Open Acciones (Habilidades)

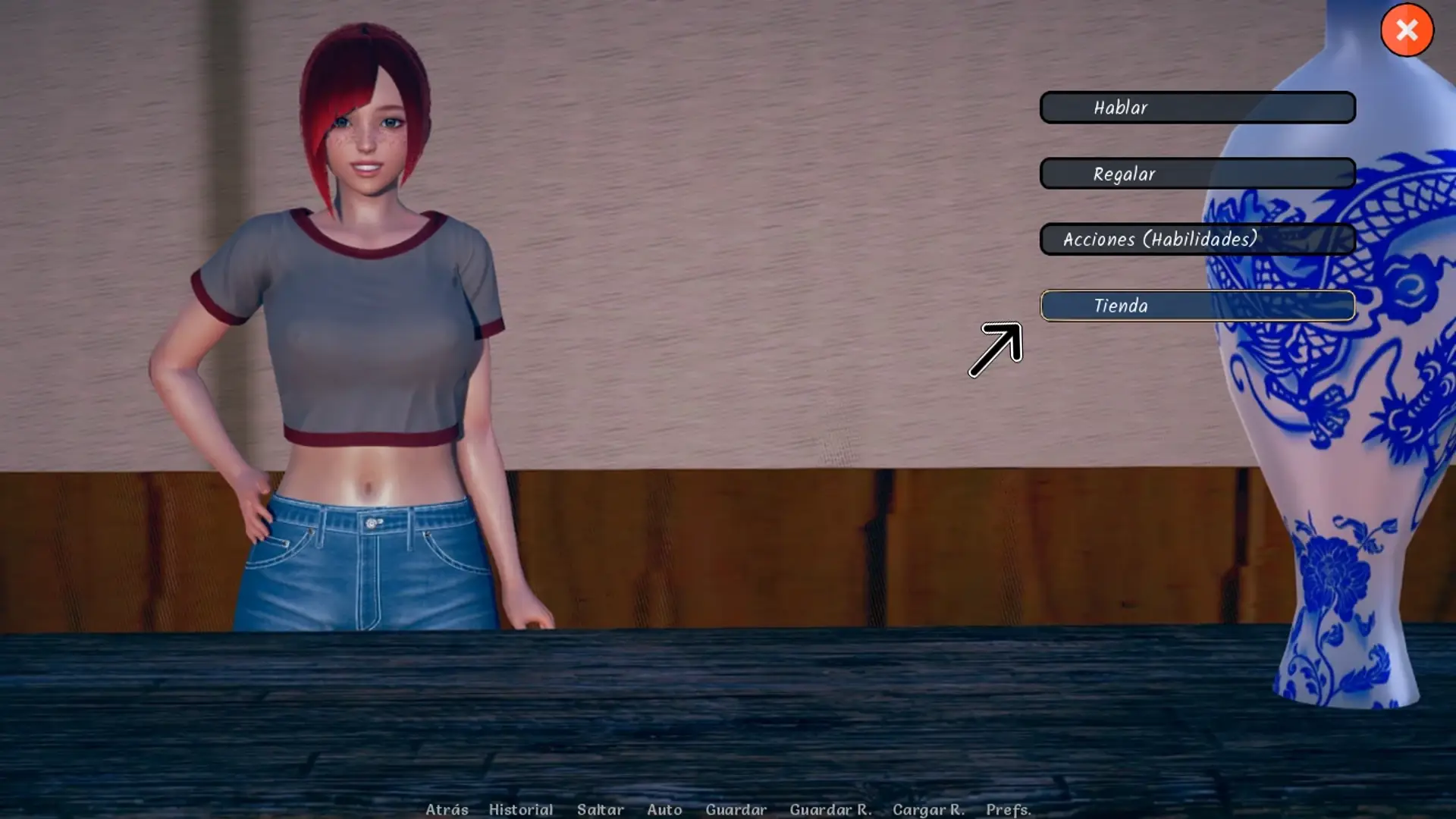coord(1197,240)
